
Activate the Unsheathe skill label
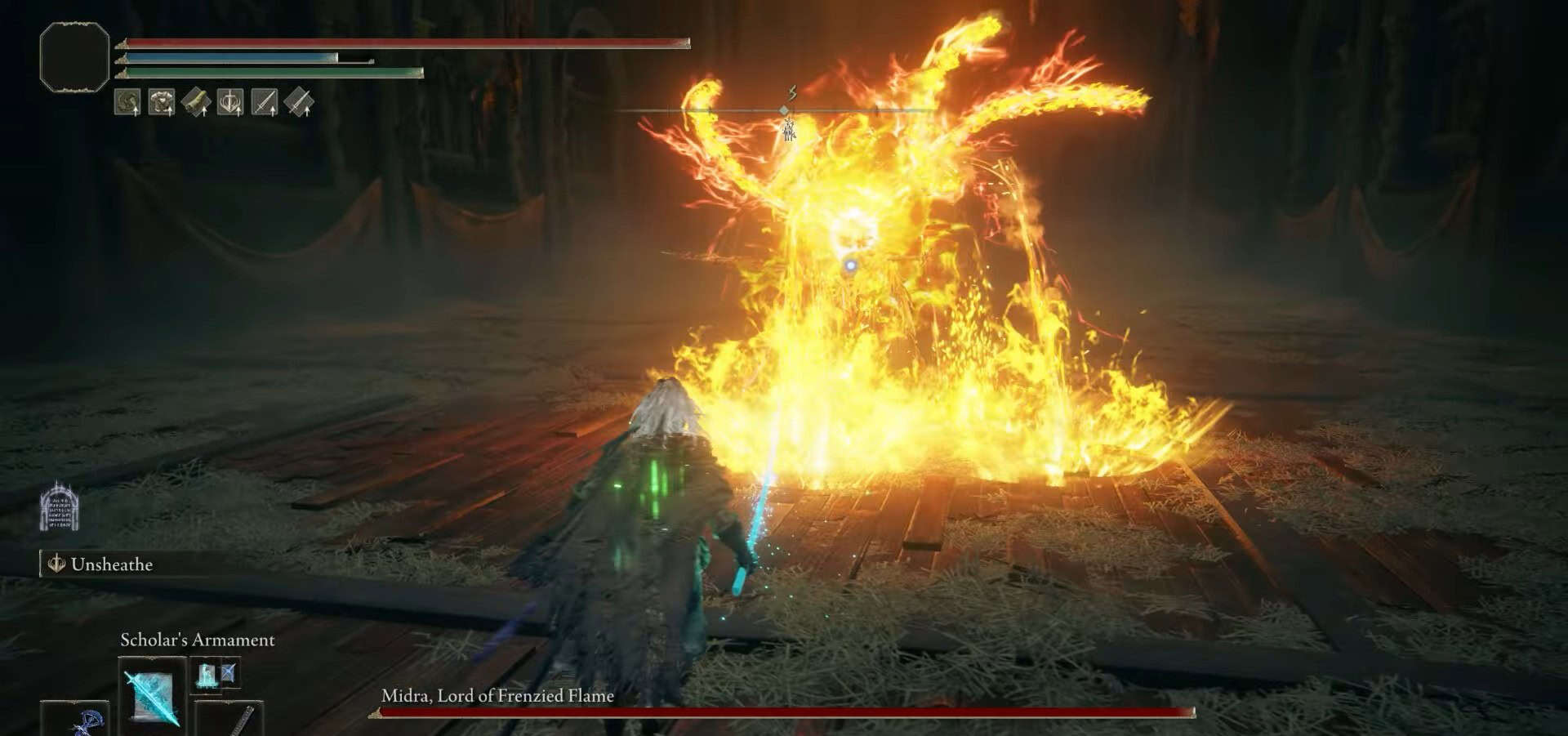(111, 564)
